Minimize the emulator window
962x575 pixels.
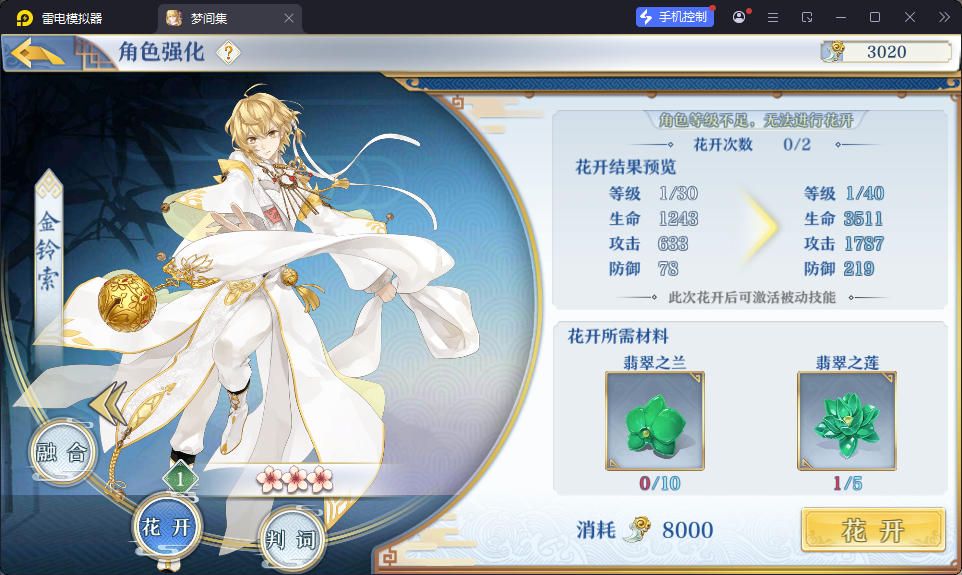(841, 17)
